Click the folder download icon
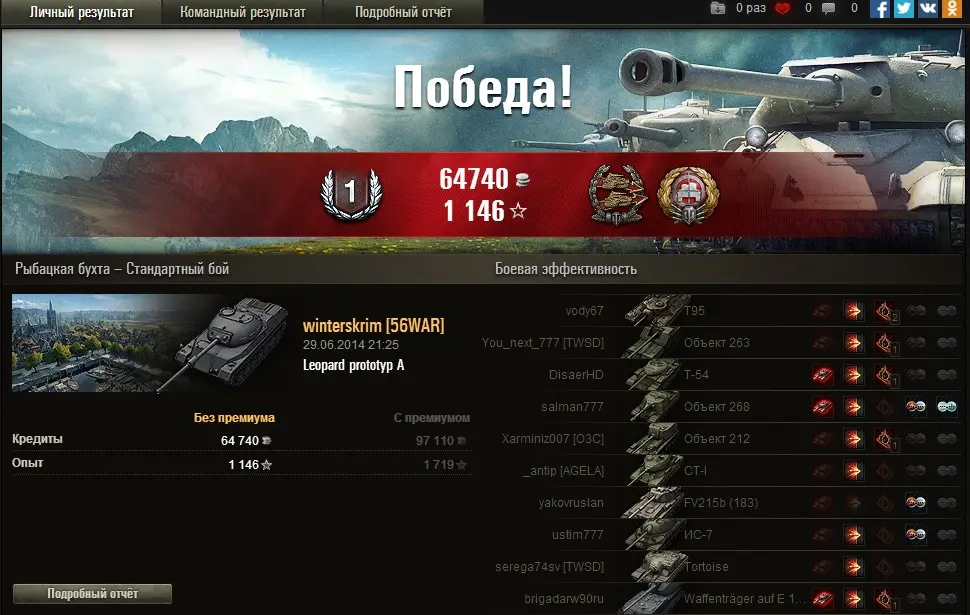The image size is (970, 615). click(x=718, y=9)
